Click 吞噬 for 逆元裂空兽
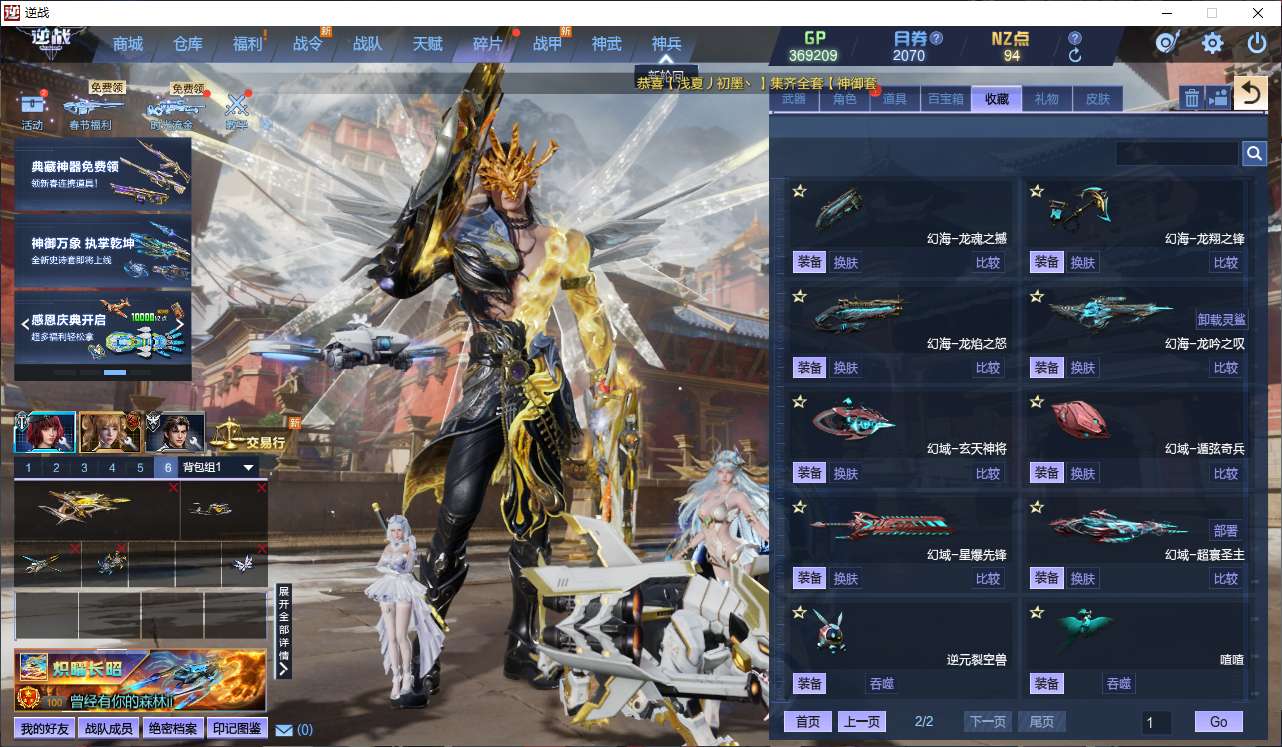This screenshot has width=1282, height=747. click(x=882, y=684)
